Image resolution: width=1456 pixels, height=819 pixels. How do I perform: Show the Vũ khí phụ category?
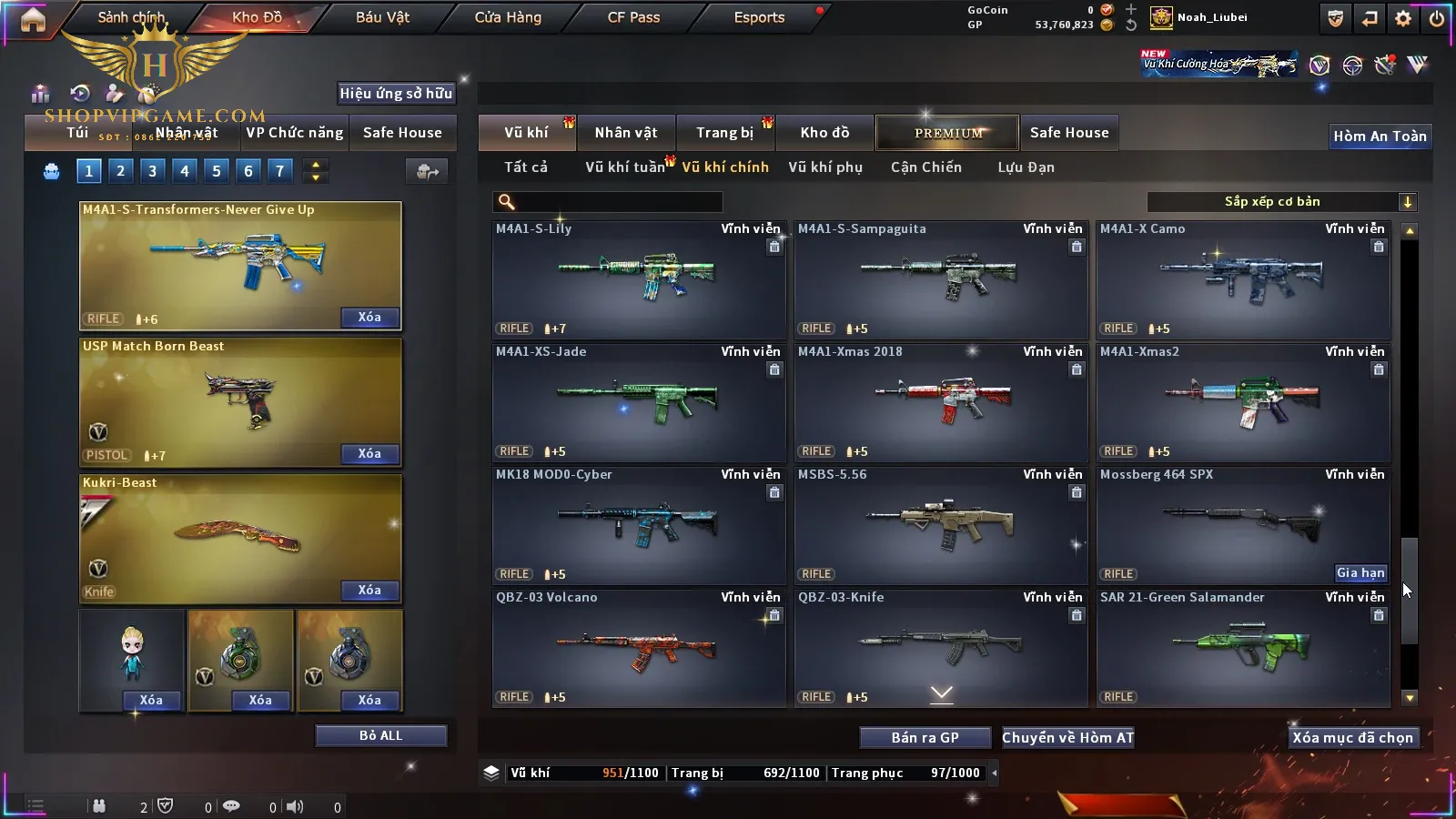point(824,167)
